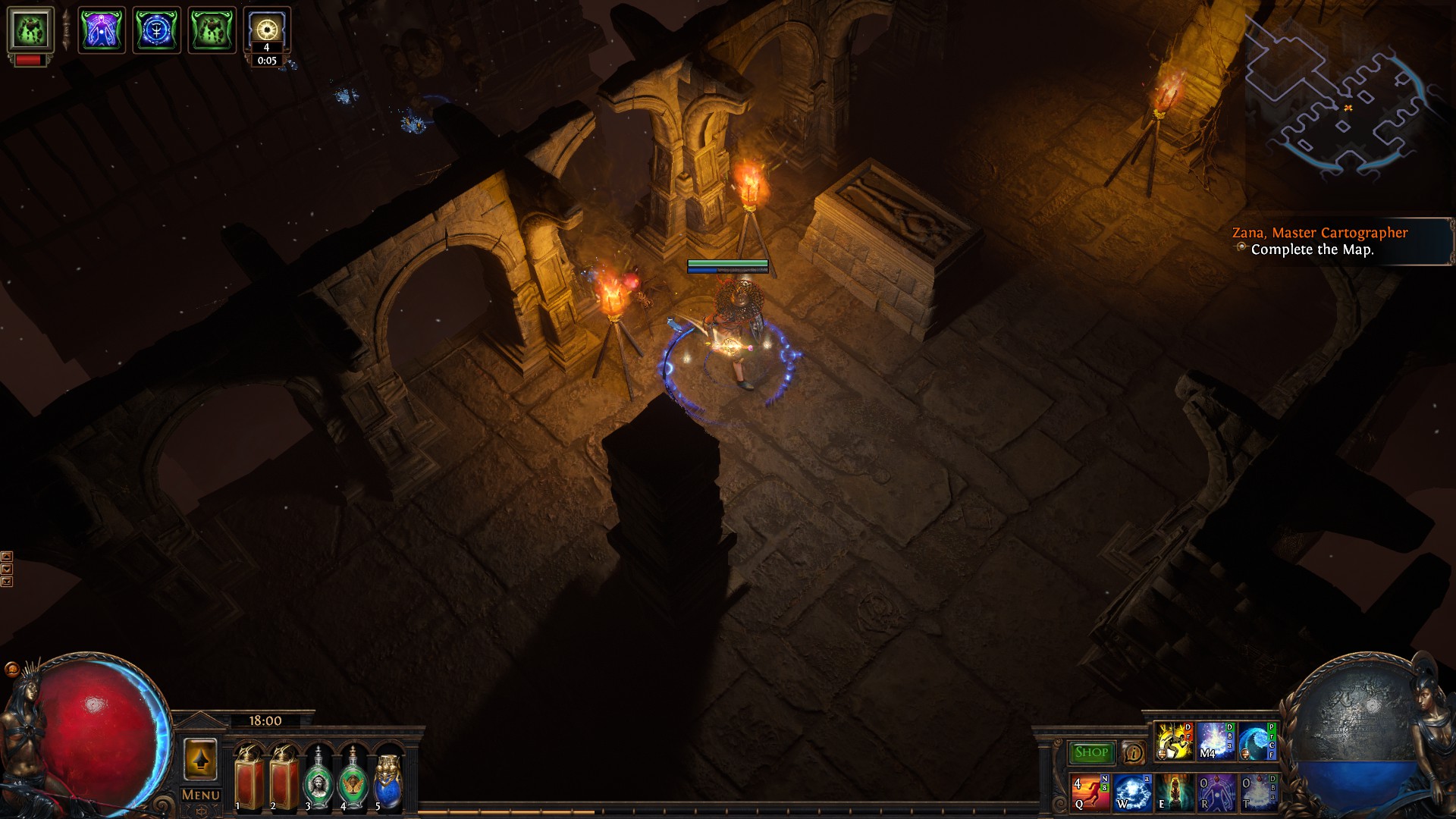Screen dimensions: 1456x819
Task: Activate the purple body aura skill on R
Action: (x=1216, y=792)
